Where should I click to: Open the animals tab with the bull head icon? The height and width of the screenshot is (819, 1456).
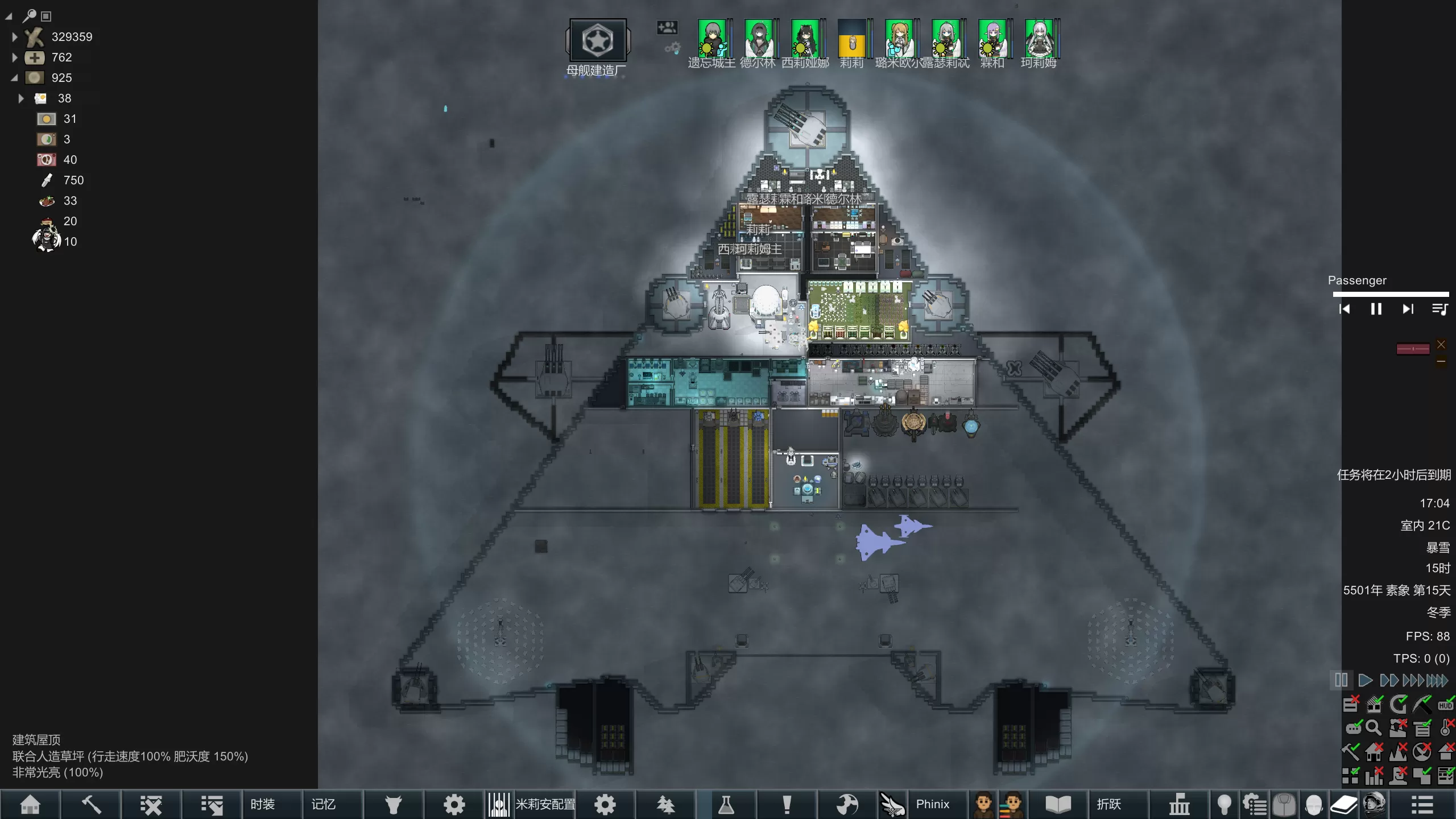tap(393, 804)
